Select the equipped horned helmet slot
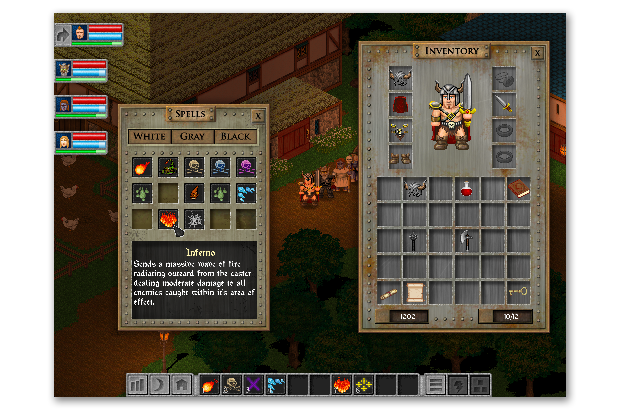 coord(401,79)
